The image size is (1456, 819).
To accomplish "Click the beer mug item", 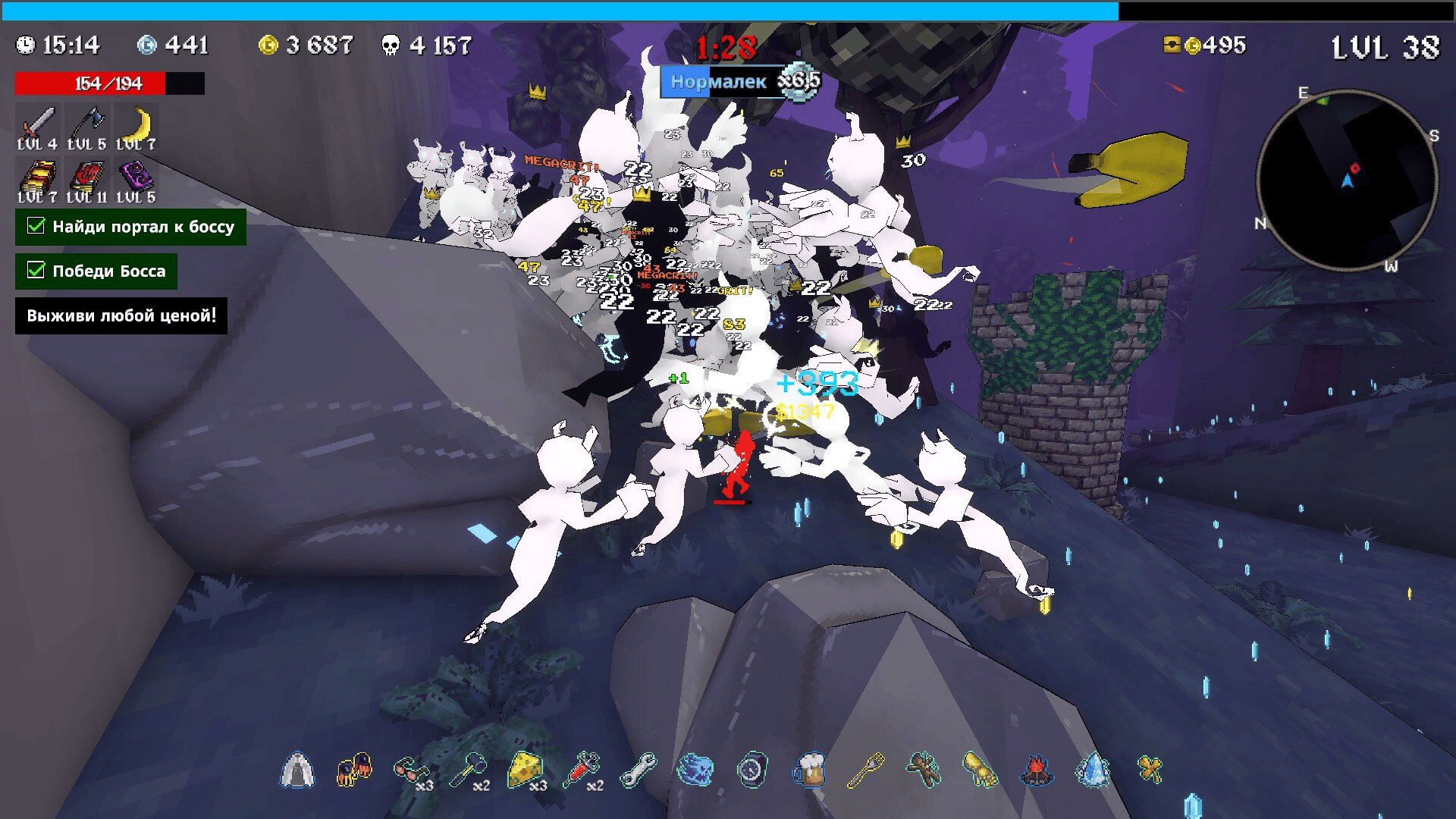I will click(x=809, y=770).
